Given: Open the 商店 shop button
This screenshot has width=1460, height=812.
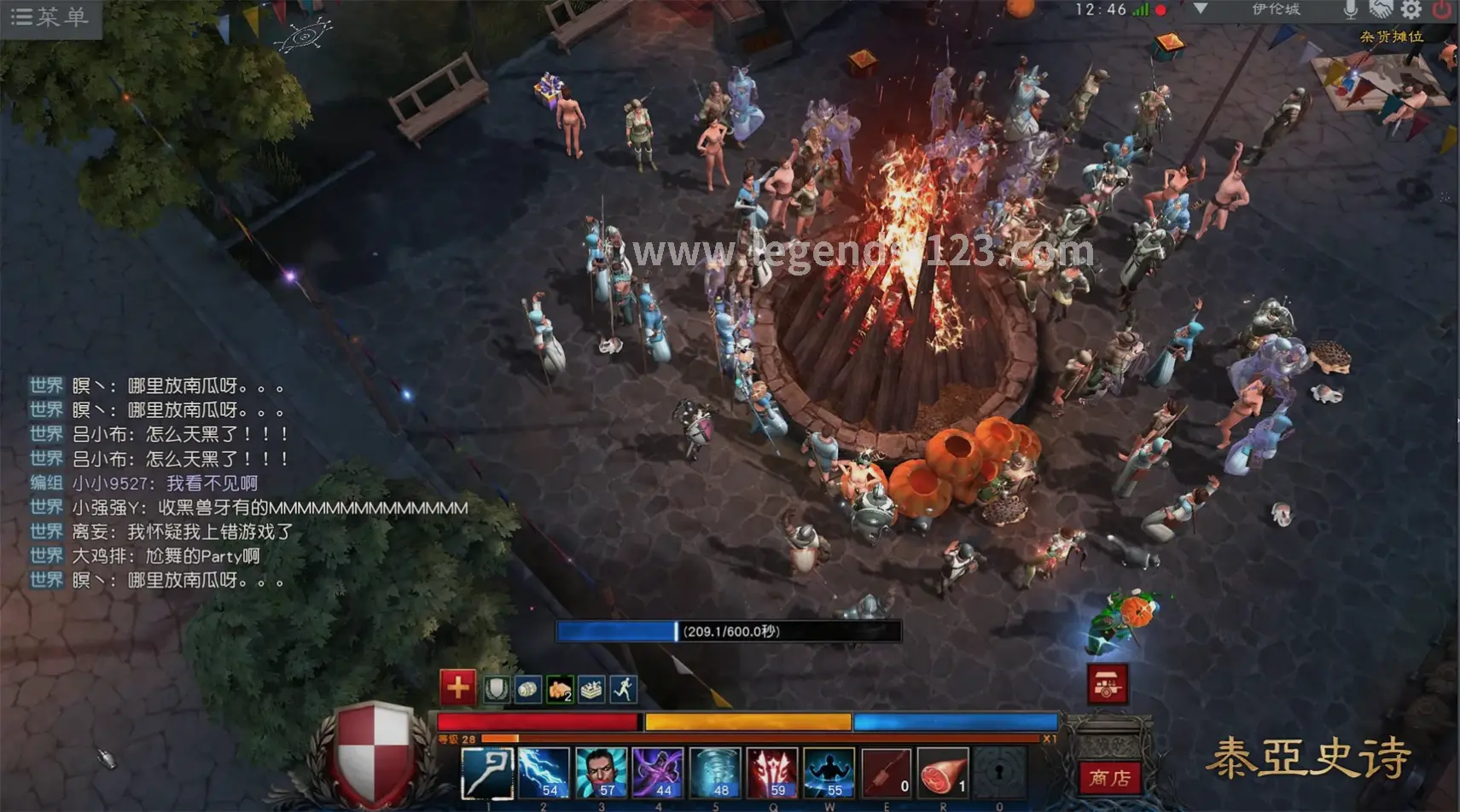Looking at the screenshot, I should click(x=1109, y=777).
